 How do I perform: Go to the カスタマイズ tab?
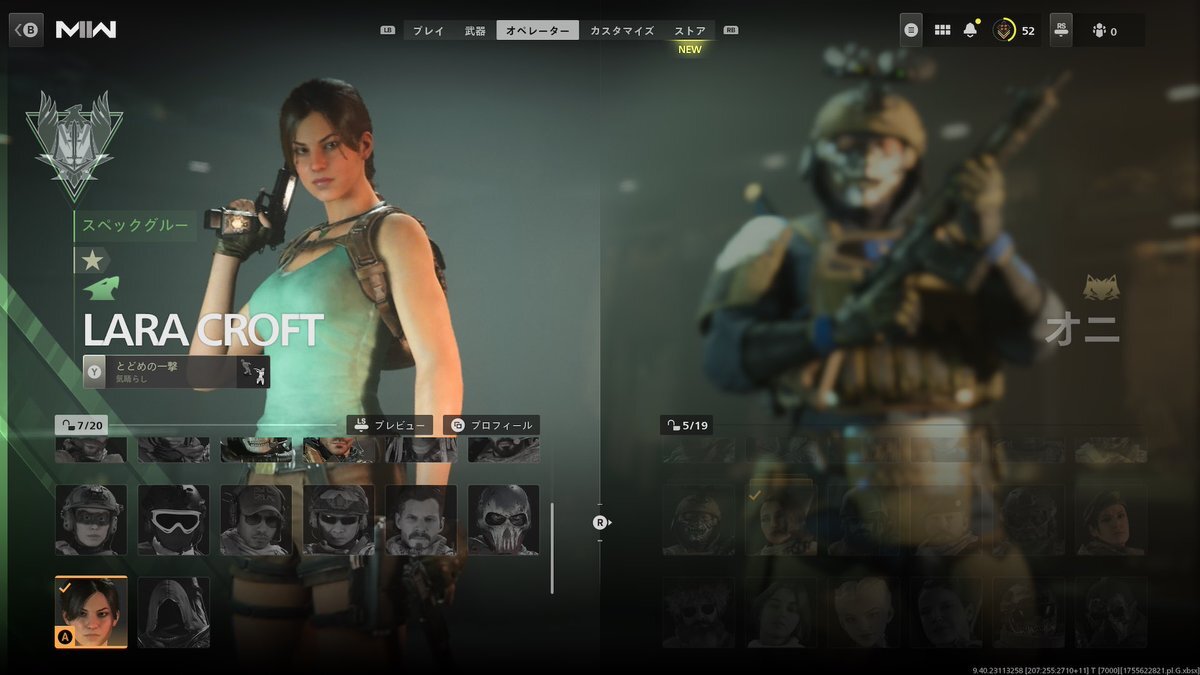click(622, 31)
